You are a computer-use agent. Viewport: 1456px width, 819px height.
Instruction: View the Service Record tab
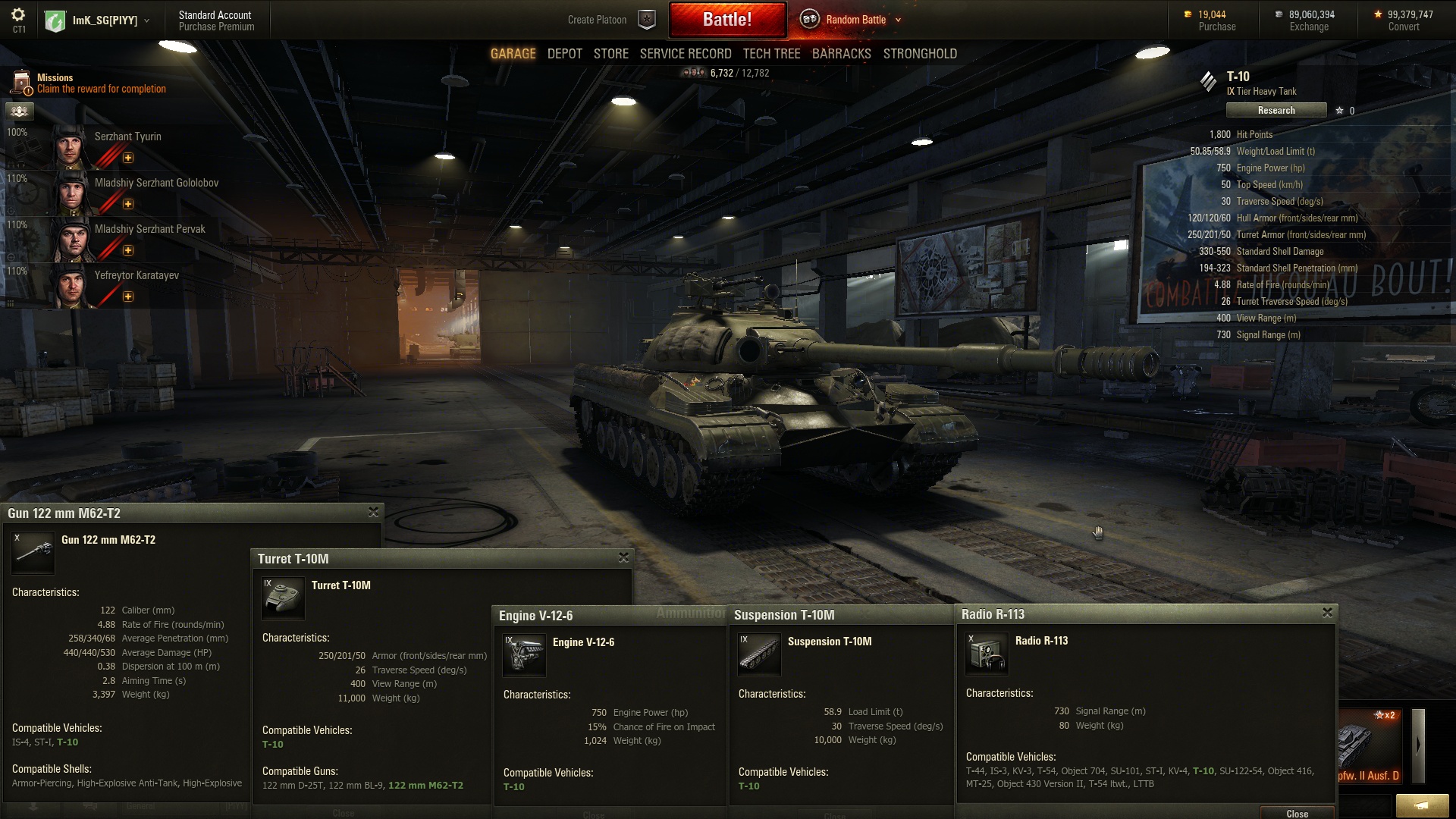(686, 54)
